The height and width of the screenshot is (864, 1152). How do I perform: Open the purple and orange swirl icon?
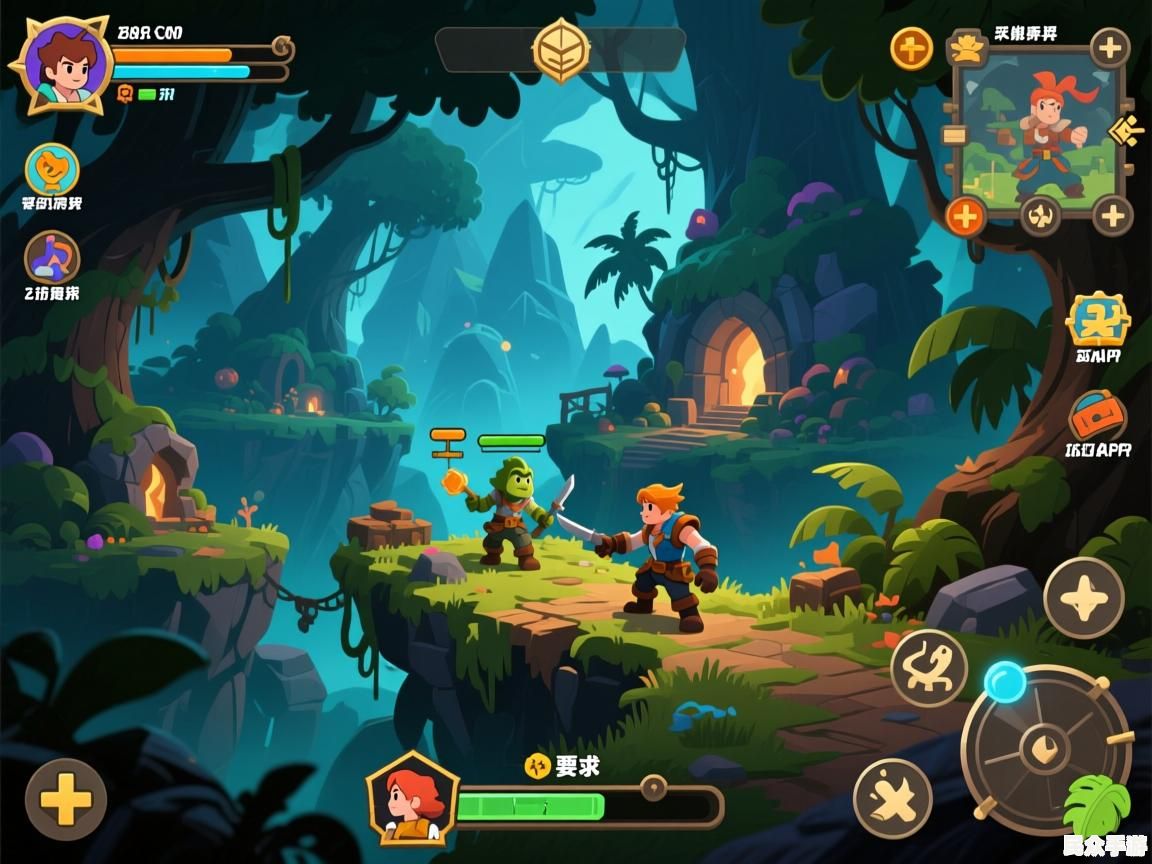[52, 257]
